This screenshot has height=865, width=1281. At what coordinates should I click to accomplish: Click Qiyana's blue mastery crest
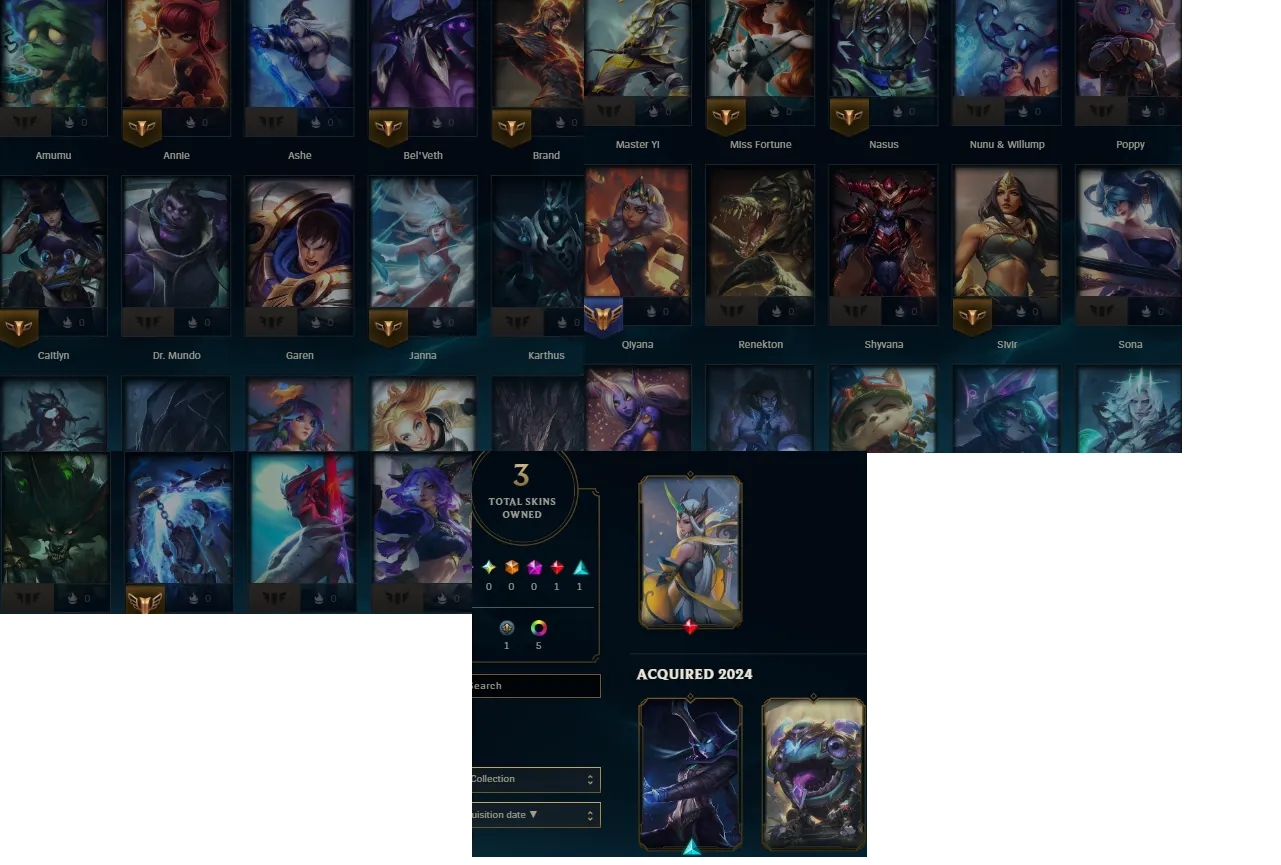[x=605, y=315]
